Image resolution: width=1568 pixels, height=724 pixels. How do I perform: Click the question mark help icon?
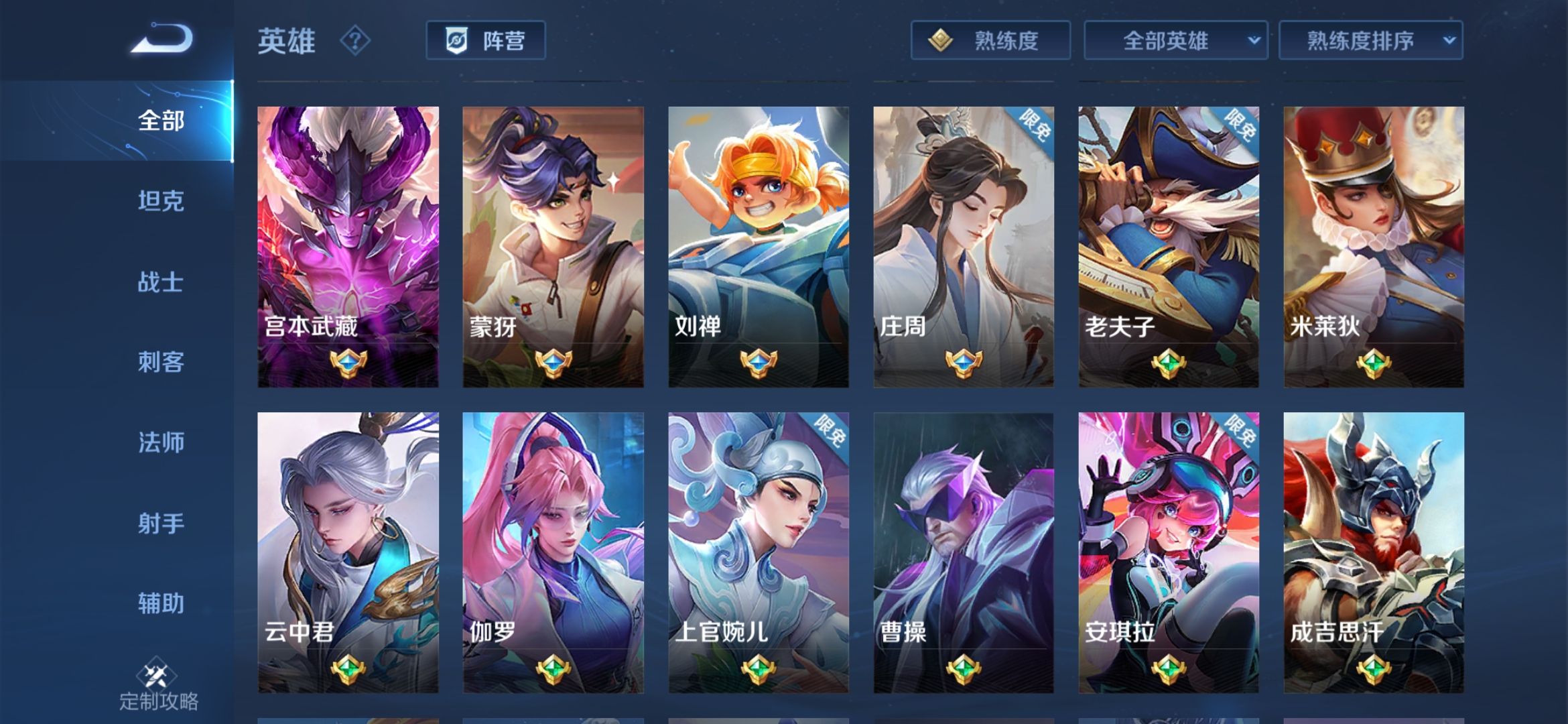(x=354, y=42)
